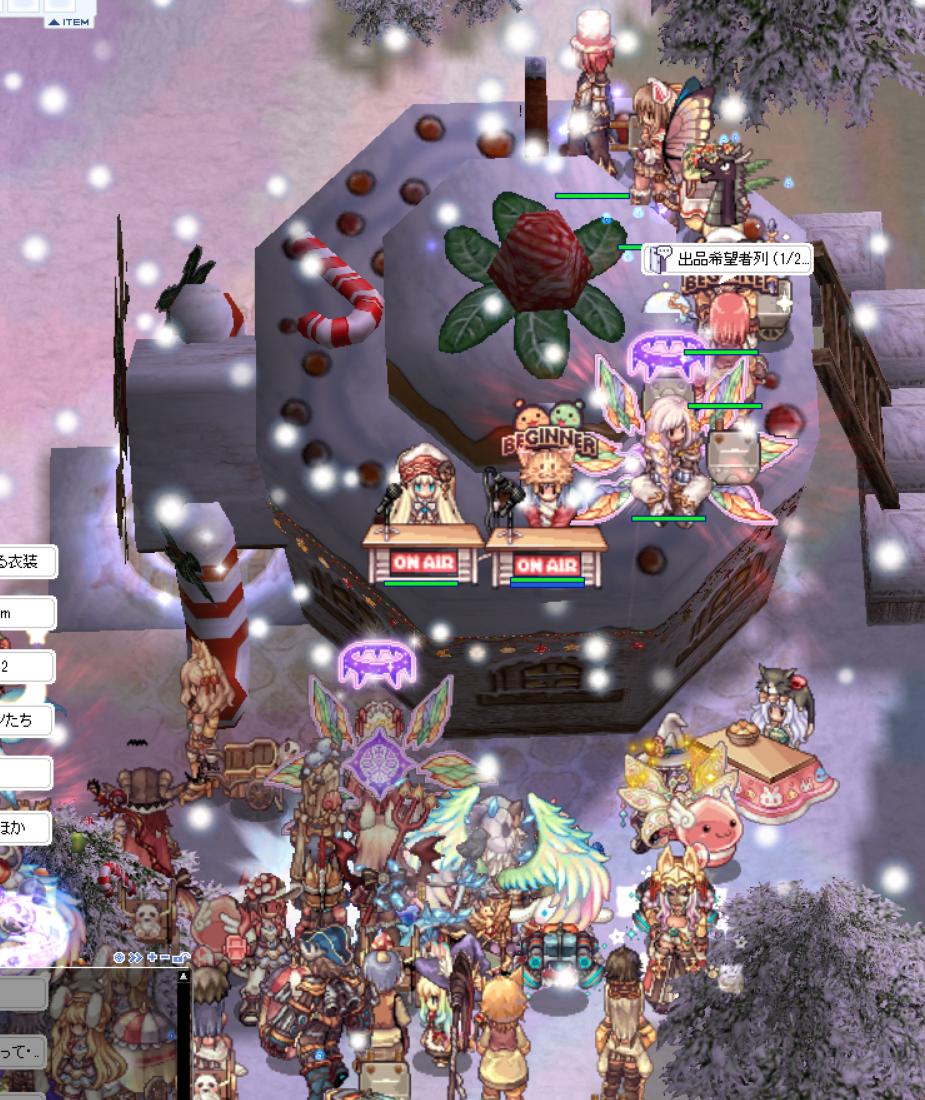This screenshot has height=1100, width=925.
Task: Click the chat window's minus button
Action: [164, 957]
